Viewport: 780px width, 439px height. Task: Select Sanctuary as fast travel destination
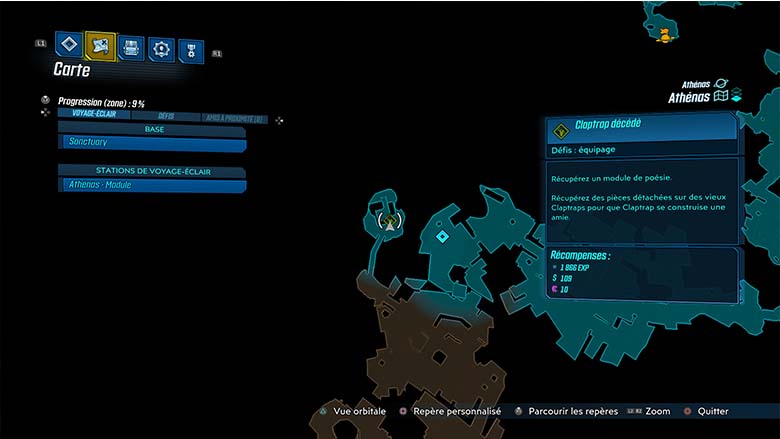pyautogui.click(x=152, y=143)
